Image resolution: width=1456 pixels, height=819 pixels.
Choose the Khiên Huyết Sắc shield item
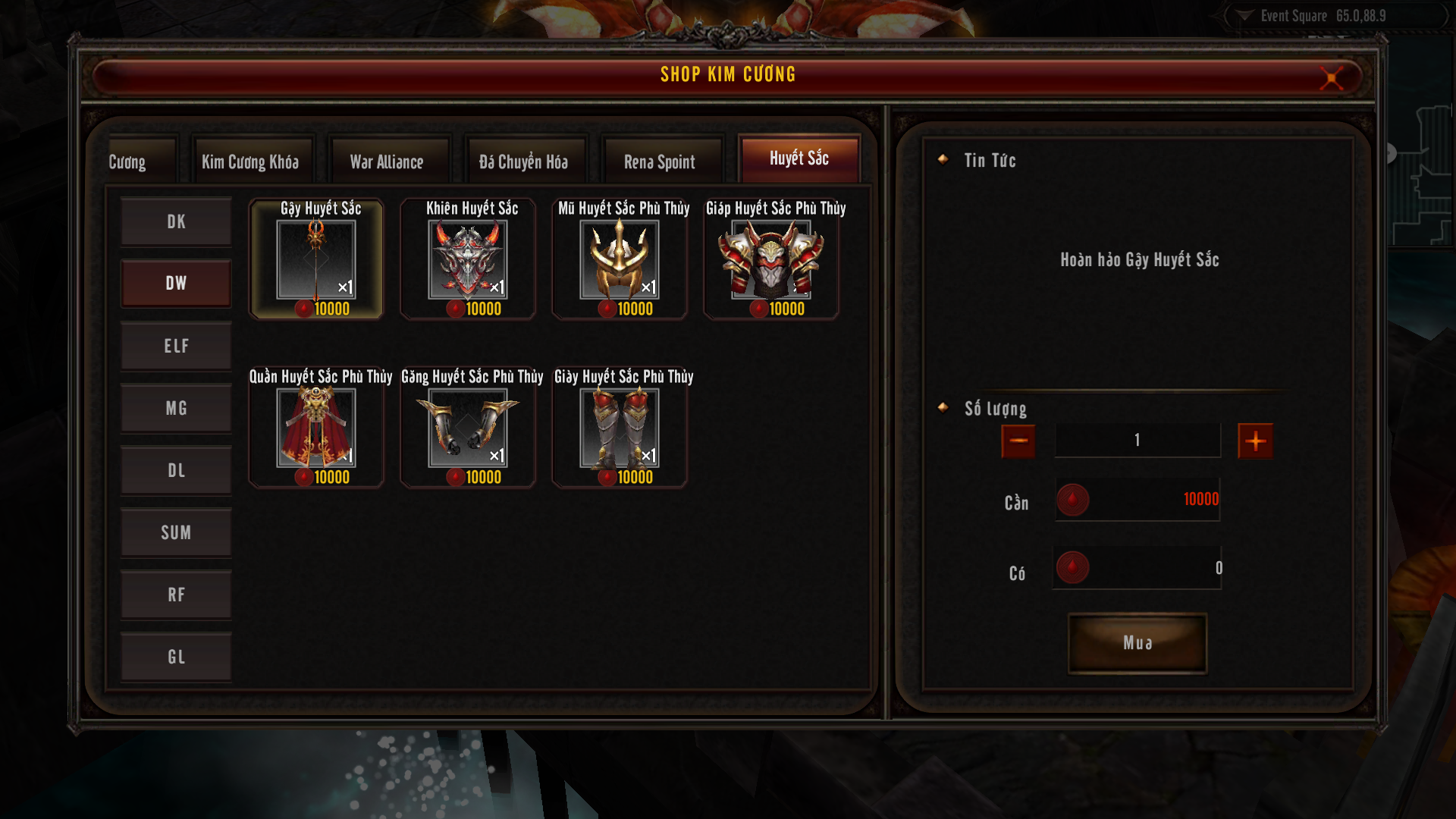point(468,260)
